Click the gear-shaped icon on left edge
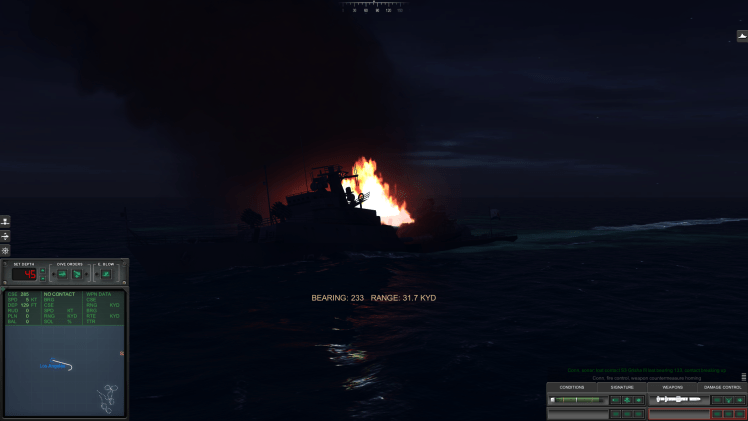The width and height of the screenshot is (748, 421). click(5, 250)
